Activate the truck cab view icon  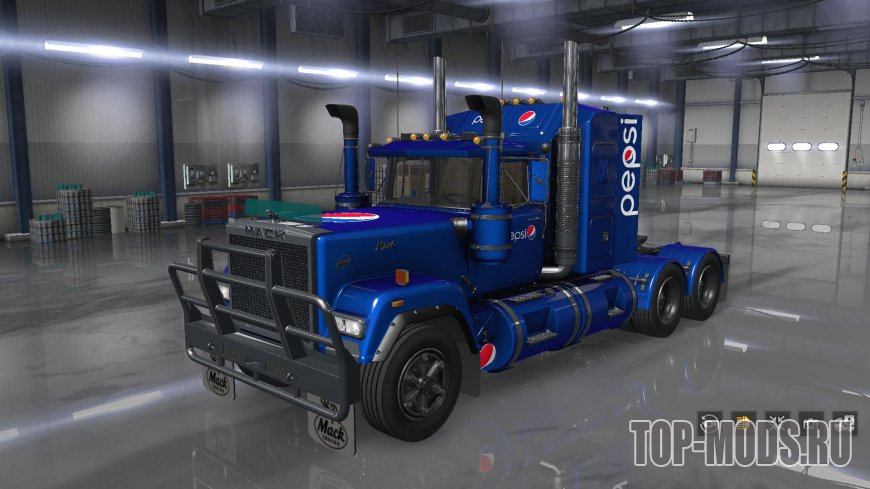[x=811, y=421]
